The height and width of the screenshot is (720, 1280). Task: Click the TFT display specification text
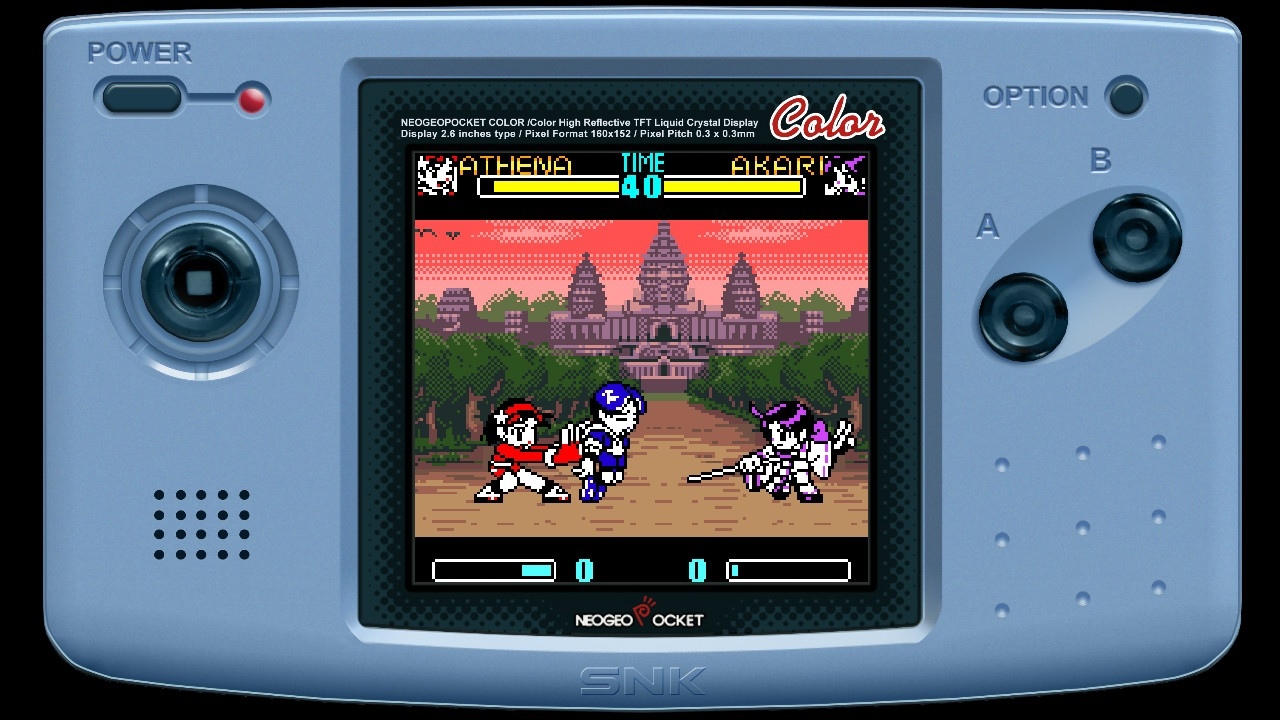[580, 128]
